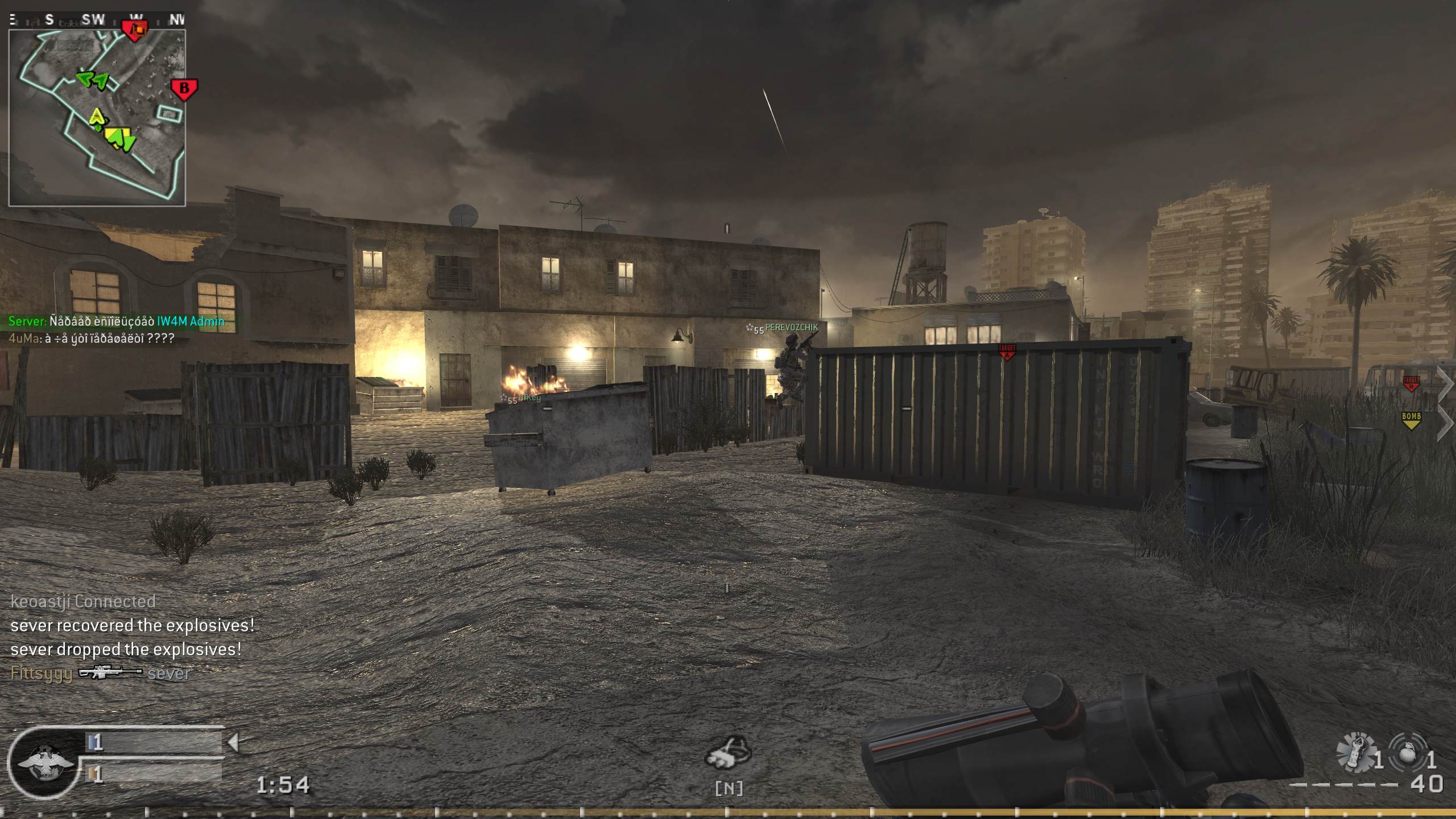Select the sniper rifle killfeed icon
Screen dimensions: 1456x819
pyautogui.click(x=109, y=673)
